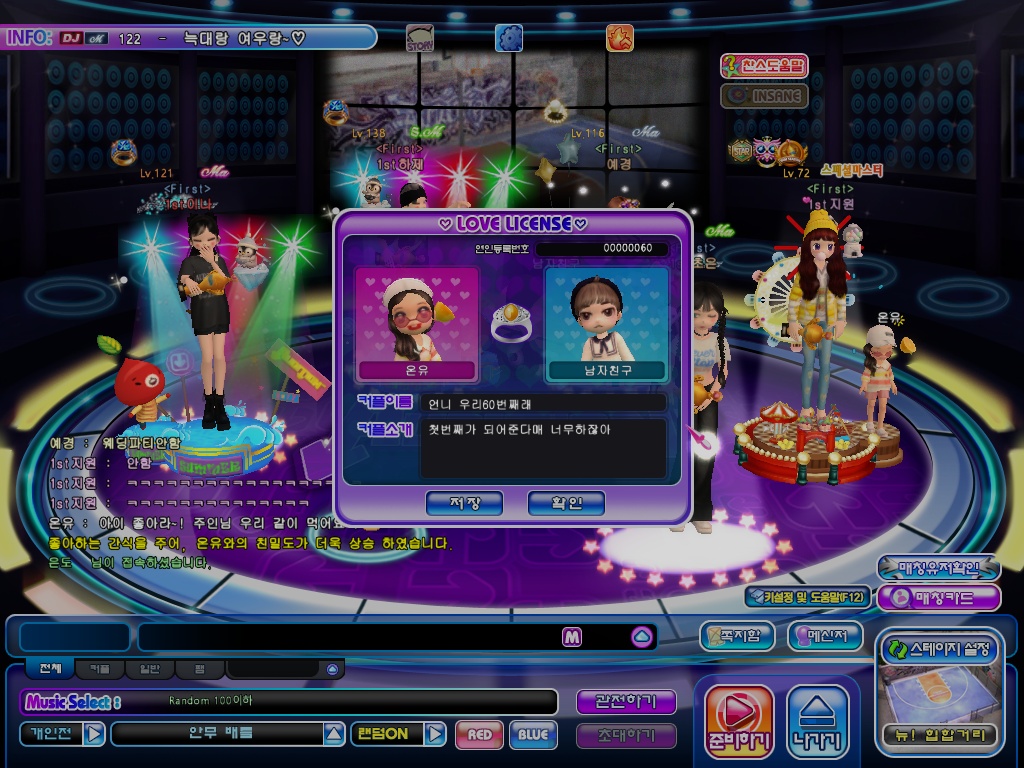Viewport: 1024px width, 768px height.
Task: Select the 커플이름 couple name field
Action: 542,402
